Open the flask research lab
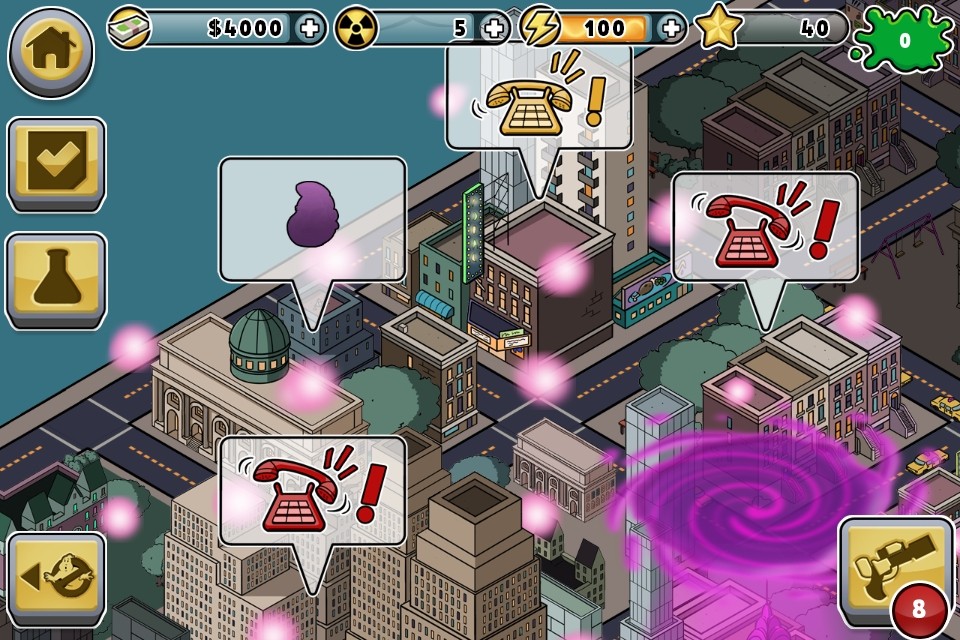 (56, 280)
